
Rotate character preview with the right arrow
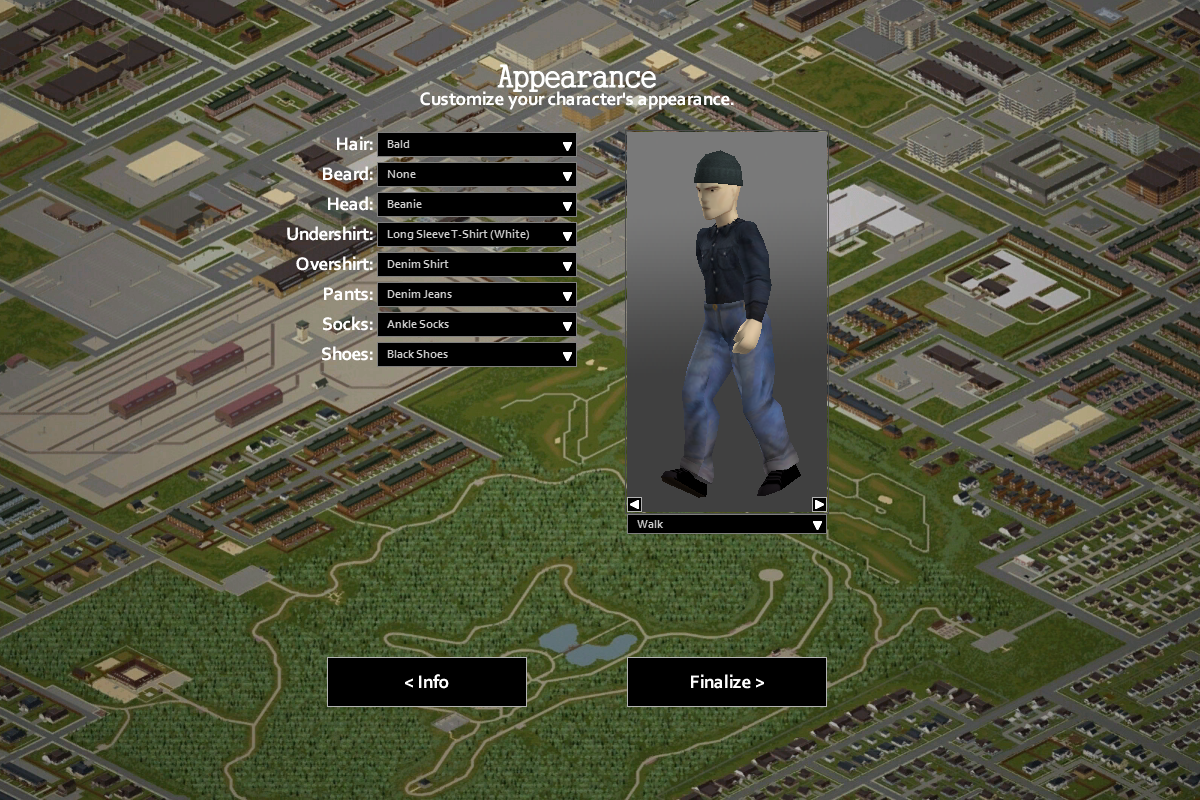(819, 504)
